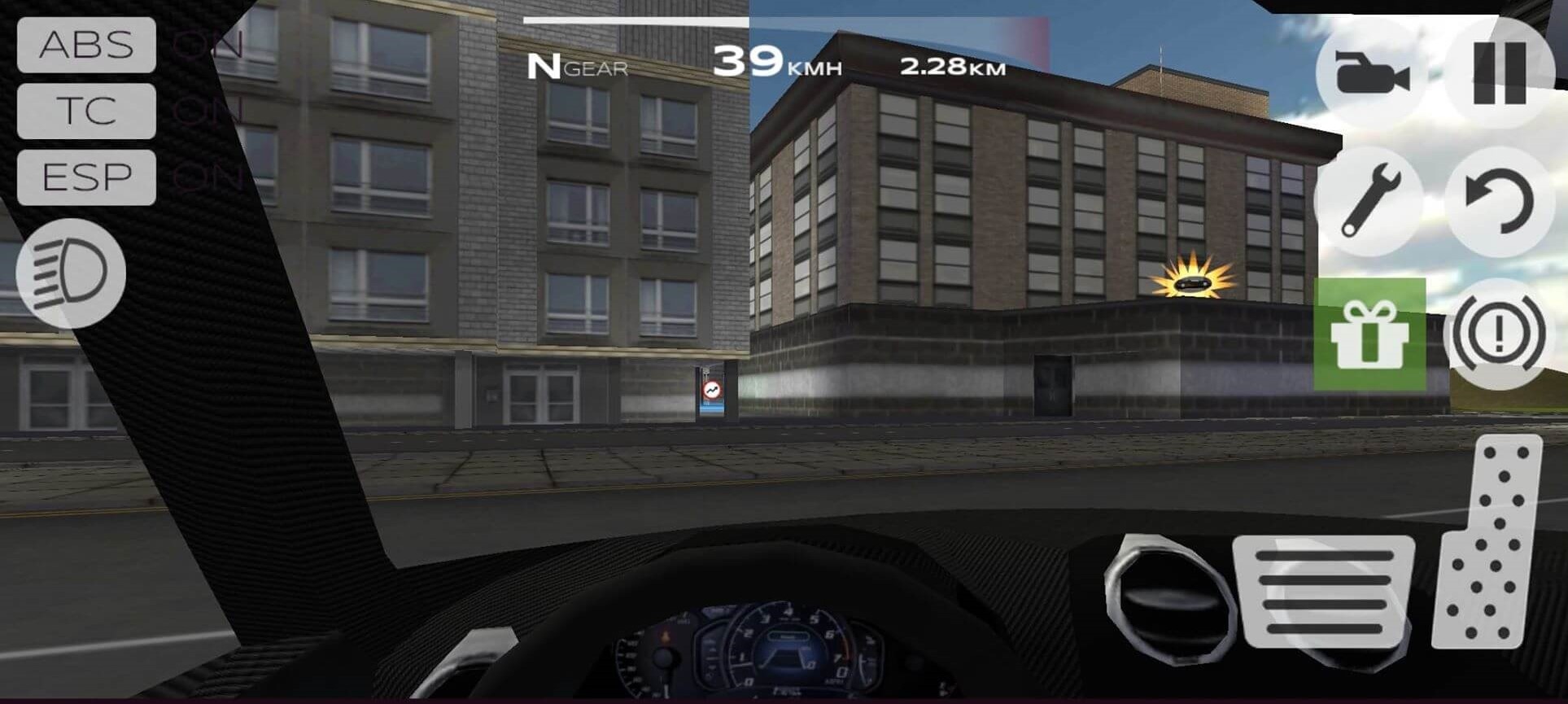Screen dimensions: 1568x704
Task: Open the wrench tuning settings
Action: (1369, 201)
